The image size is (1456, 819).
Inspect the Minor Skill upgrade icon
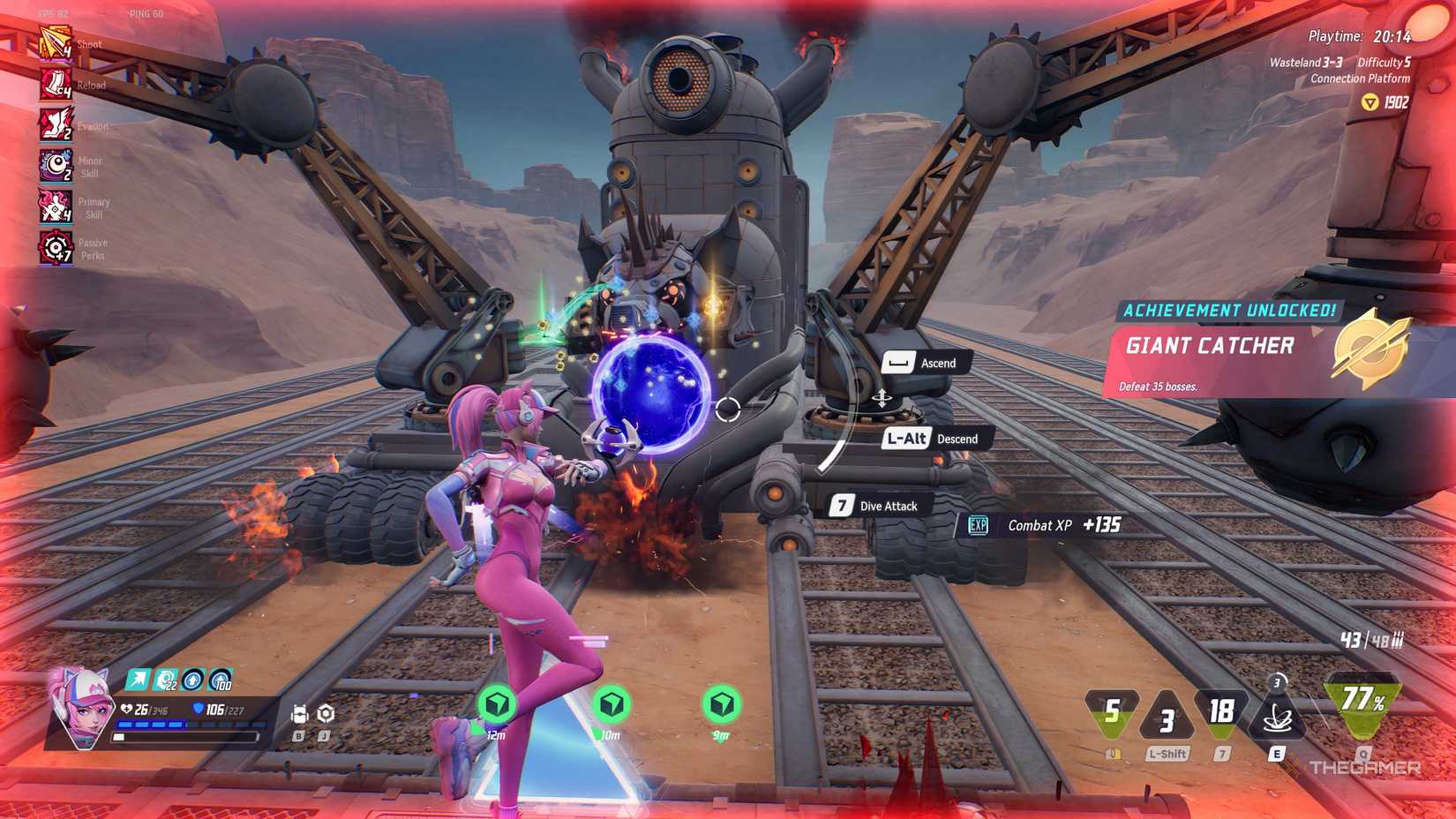(55, 165)
